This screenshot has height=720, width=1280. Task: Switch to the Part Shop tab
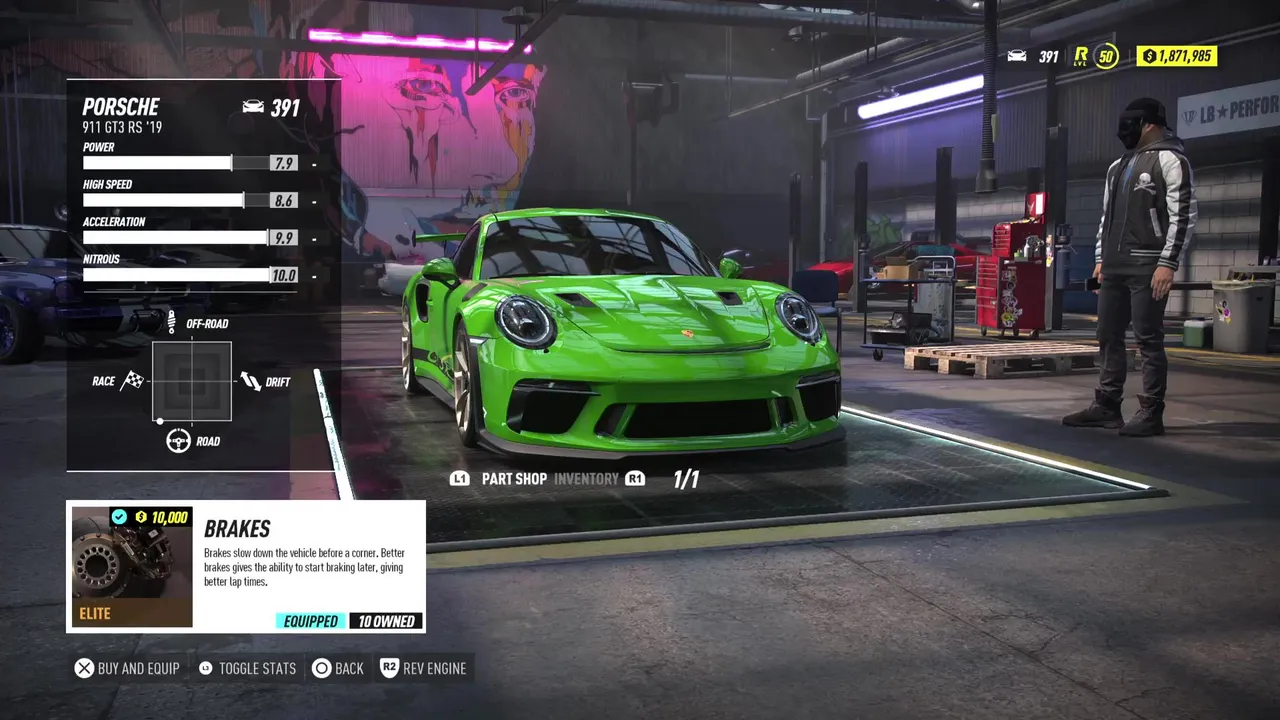(514, 479)
